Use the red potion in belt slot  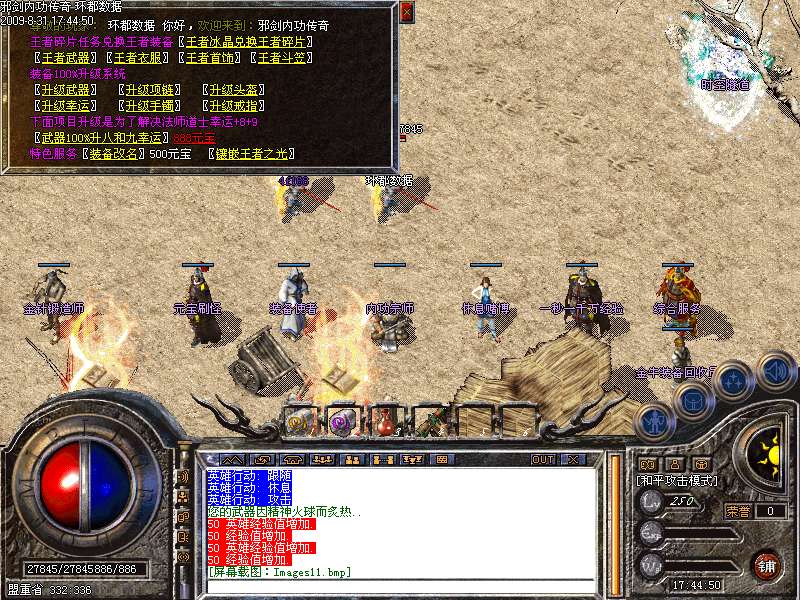[386, 422]
